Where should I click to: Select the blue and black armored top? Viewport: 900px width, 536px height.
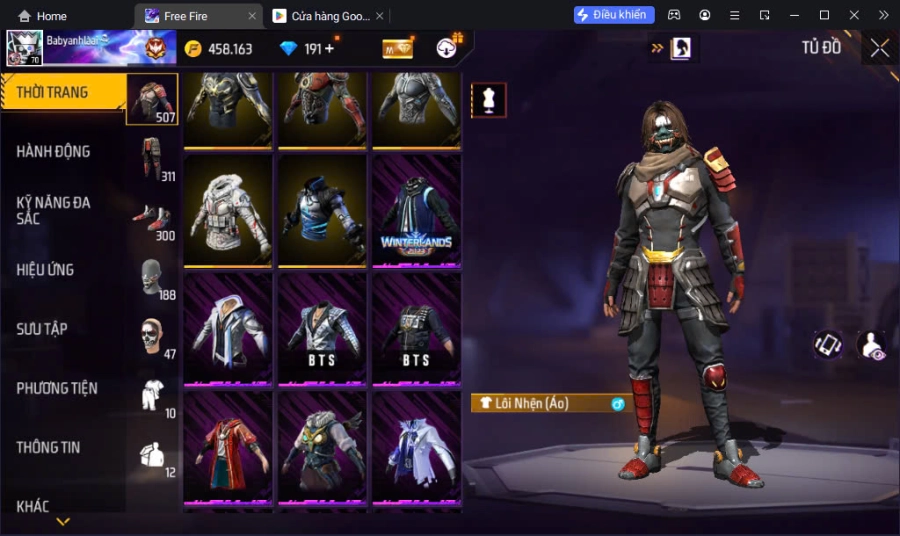point(322,210)
